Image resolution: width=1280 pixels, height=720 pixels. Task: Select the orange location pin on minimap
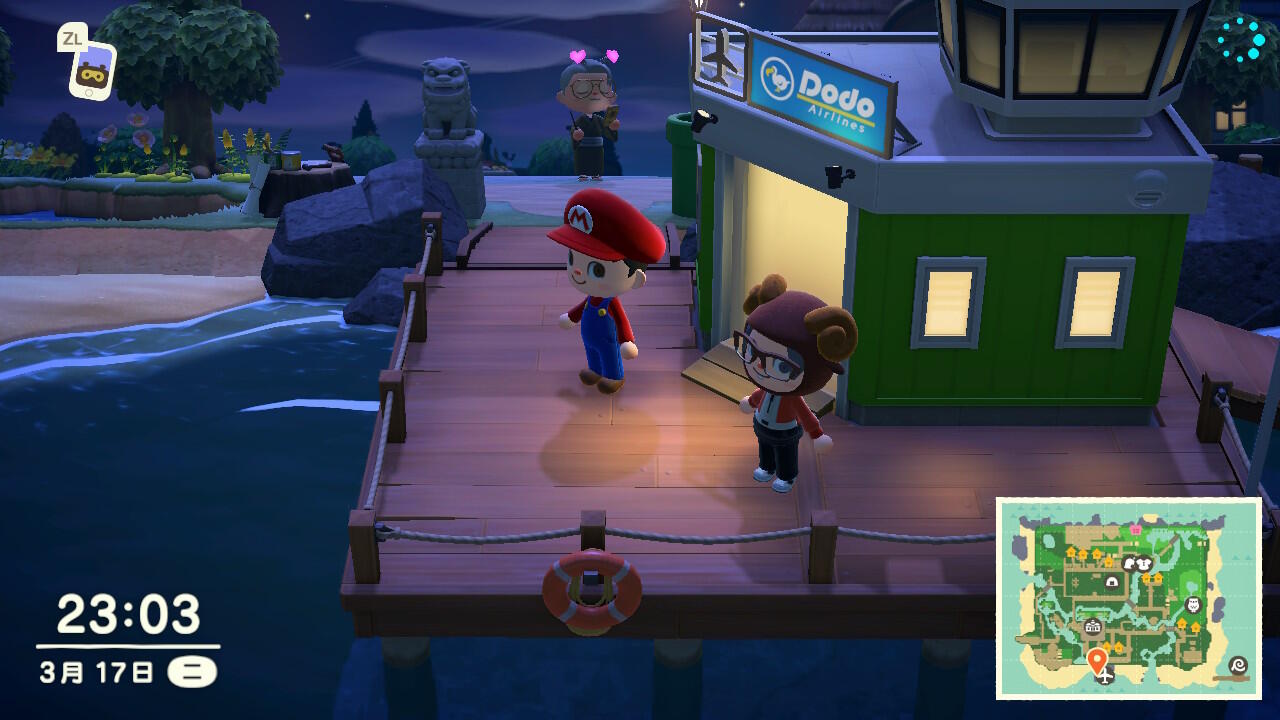point(1097,659)
